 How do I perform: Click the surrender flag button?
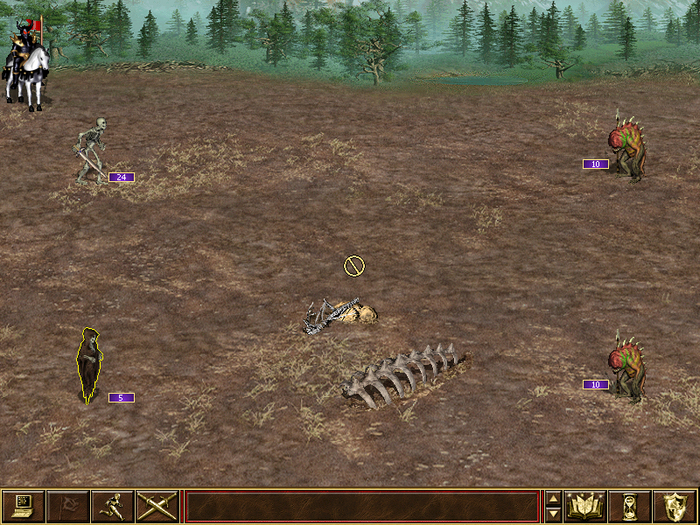[x=67, y=506]
